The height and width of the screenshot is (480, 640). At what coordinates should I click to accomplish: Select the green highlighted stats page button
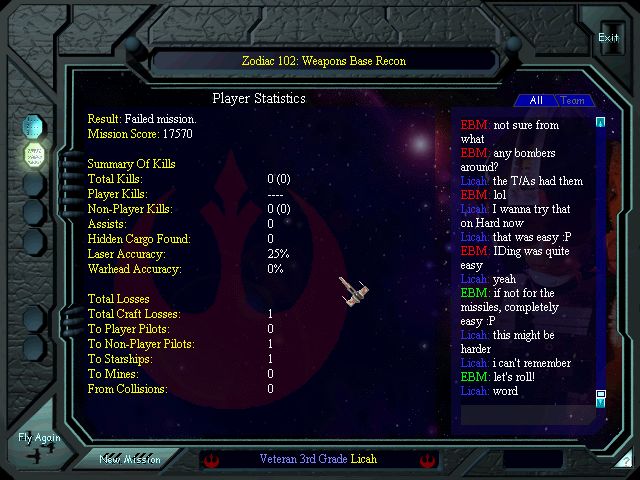pos(34,155)
